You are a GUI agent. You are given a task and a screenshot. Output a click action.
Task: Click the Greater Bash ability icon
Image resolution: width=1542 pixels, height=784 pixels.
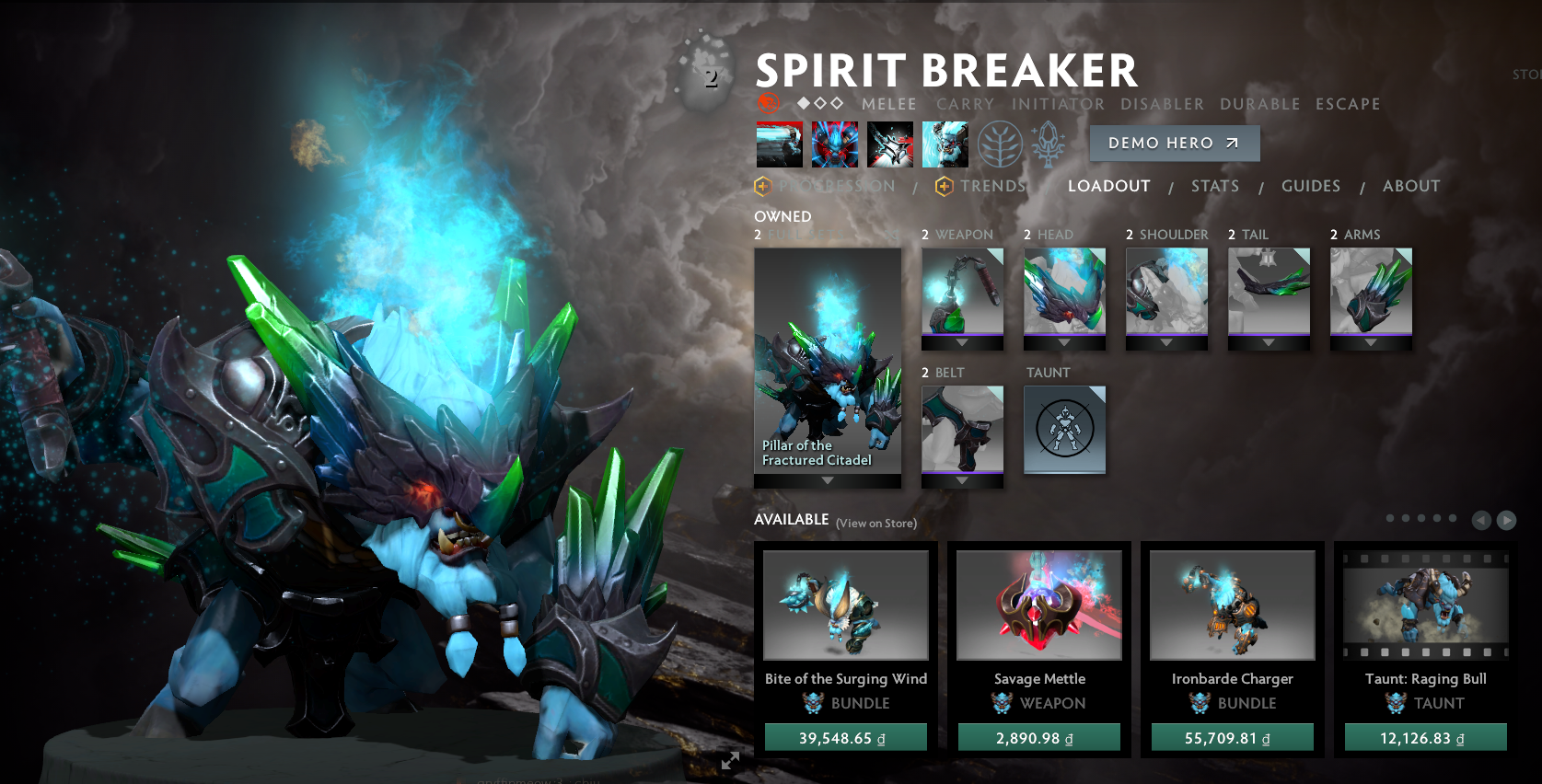tap(890, 144)
